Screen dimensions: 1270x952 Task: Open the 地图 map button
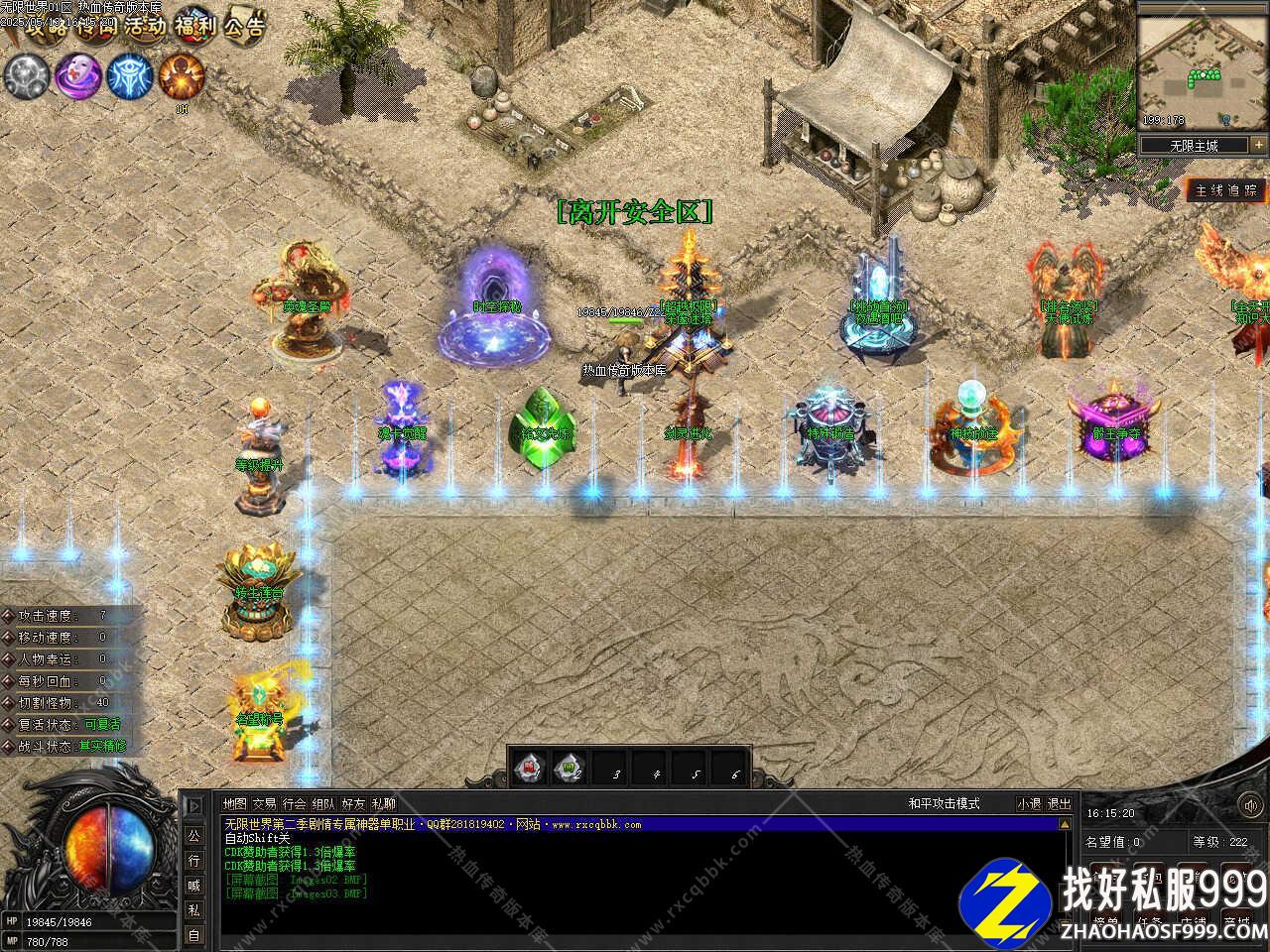[234, 803]
